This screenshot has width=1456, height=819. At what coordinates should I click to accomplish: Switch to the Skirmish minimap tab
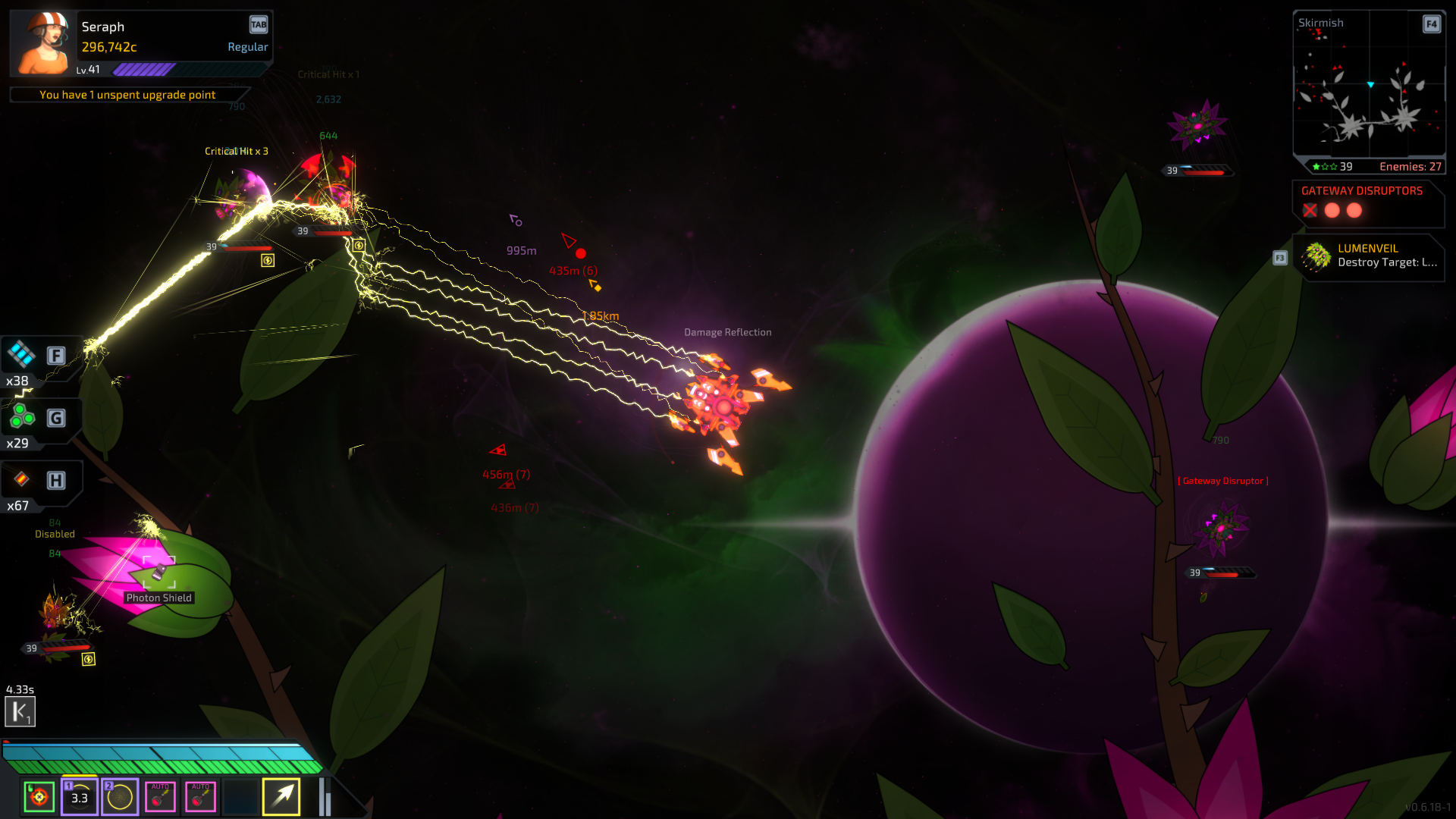point(1322,23)
